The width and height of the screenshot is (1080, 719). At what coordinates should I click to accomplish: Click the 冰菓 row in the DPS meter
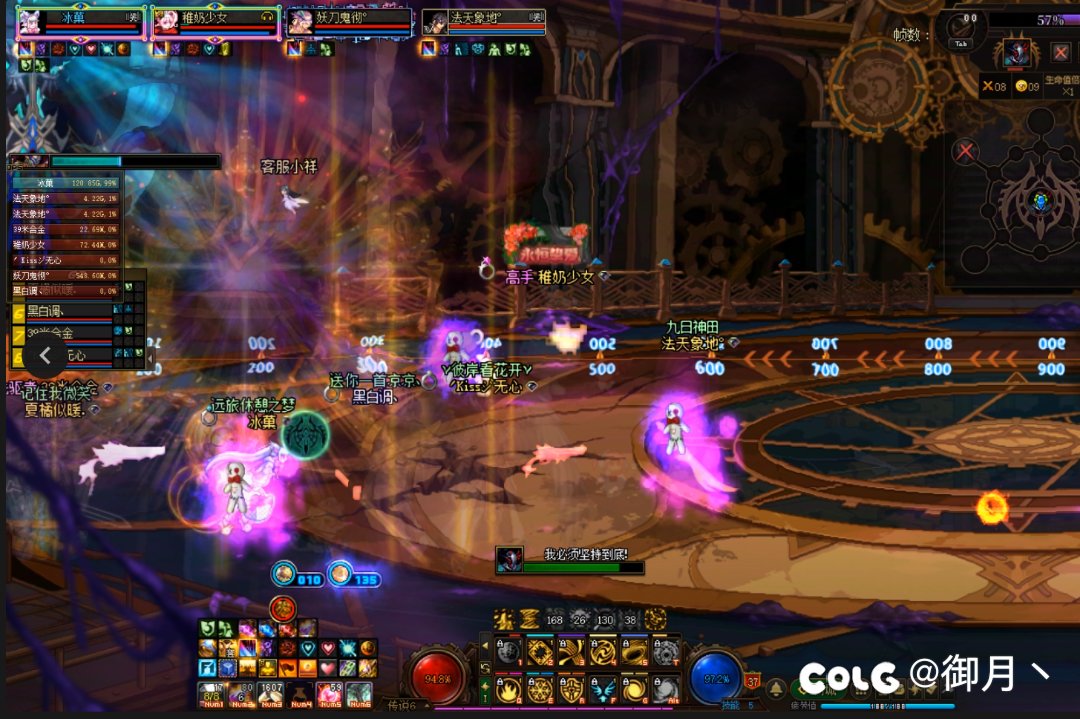coord(66,183)
